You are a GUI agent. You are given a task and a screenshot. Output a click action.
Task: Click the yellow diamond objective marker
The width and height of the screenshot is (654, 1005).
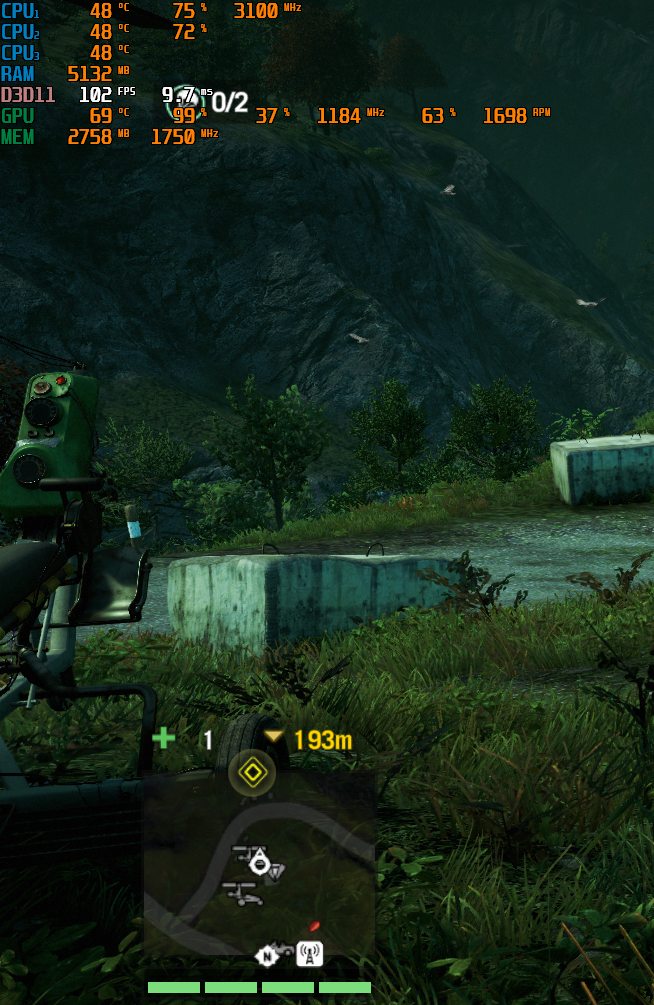(251, 772)
